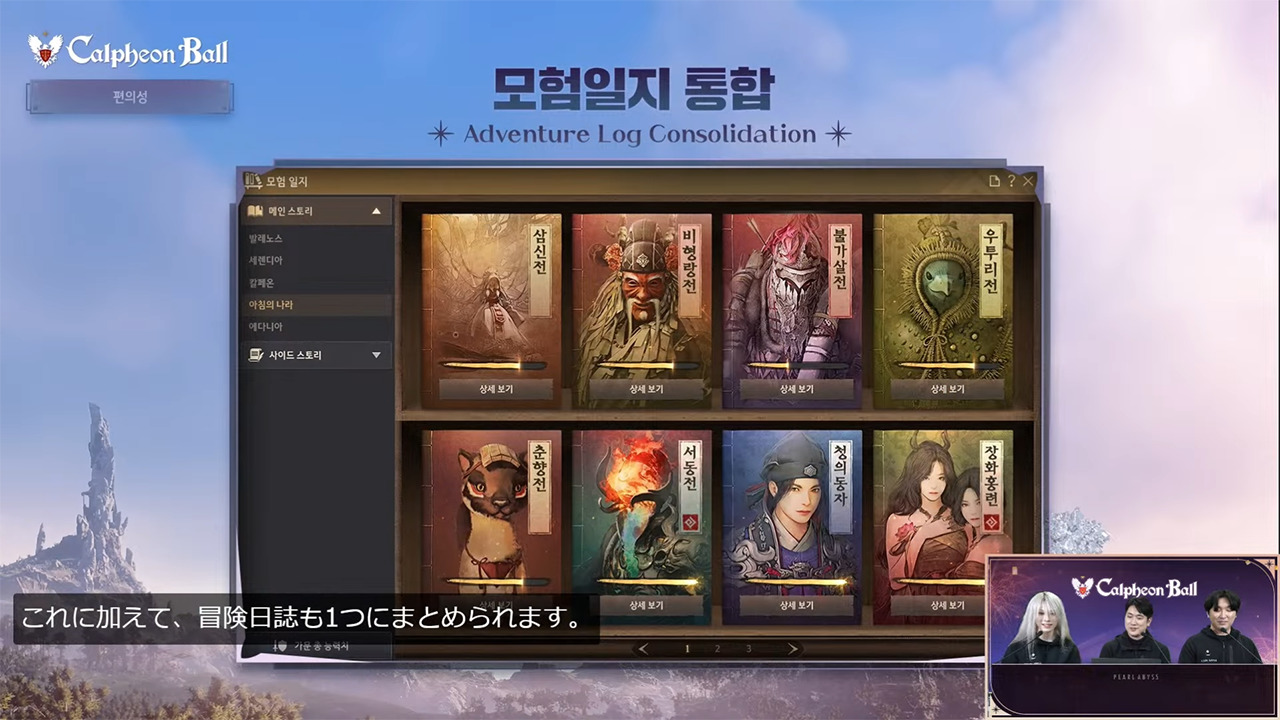Close the adventure log window

pyautogui.click(x=1028, y=181)
